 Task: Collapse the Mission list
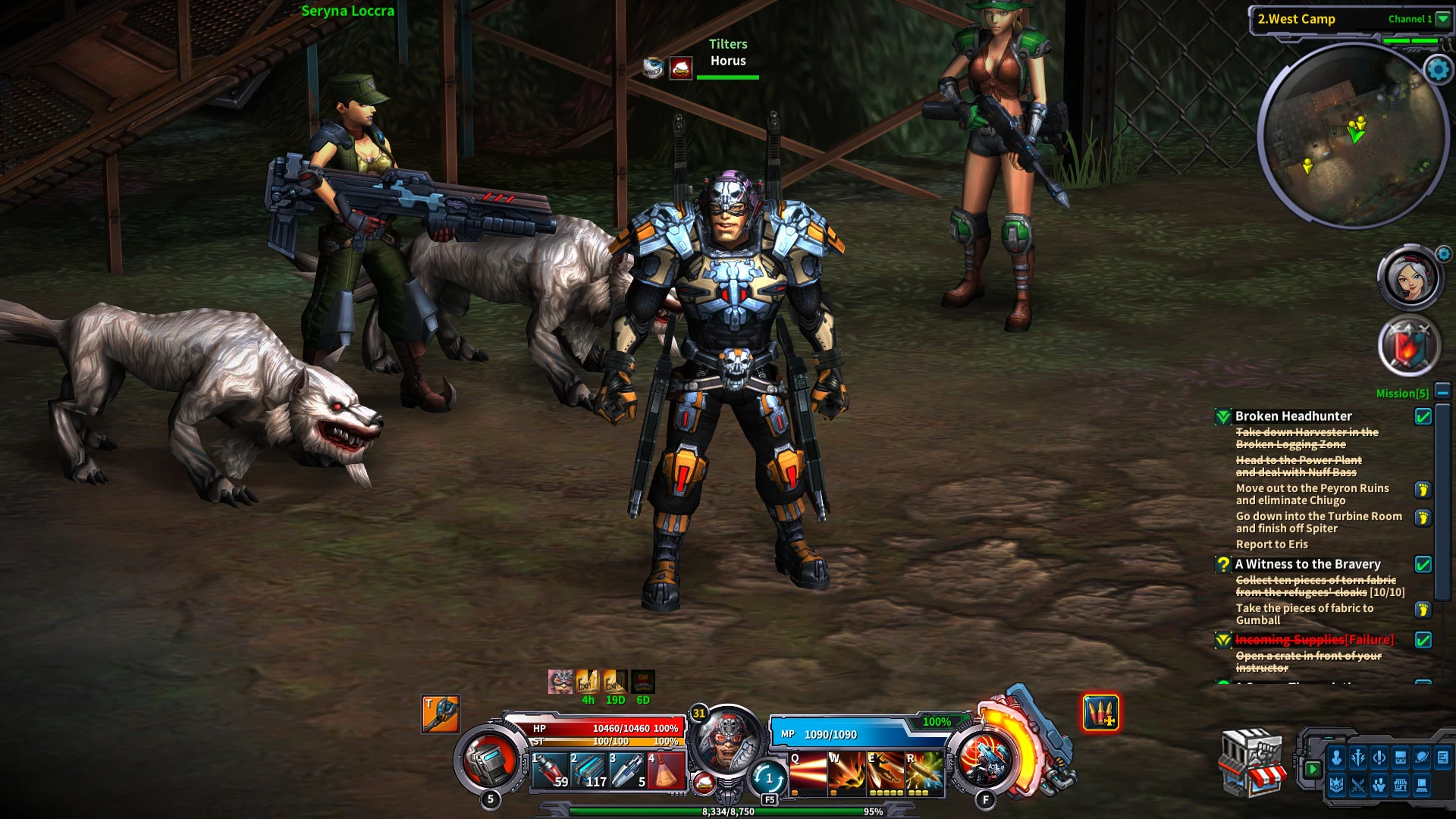point(1442,392)
